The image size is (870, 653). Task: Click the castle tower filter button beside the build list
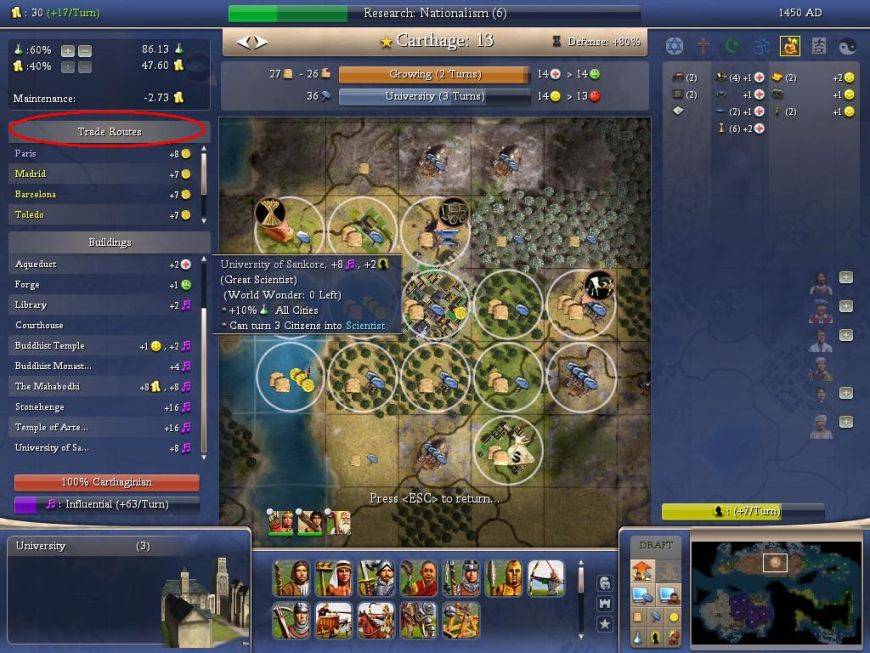coord(604,603)
